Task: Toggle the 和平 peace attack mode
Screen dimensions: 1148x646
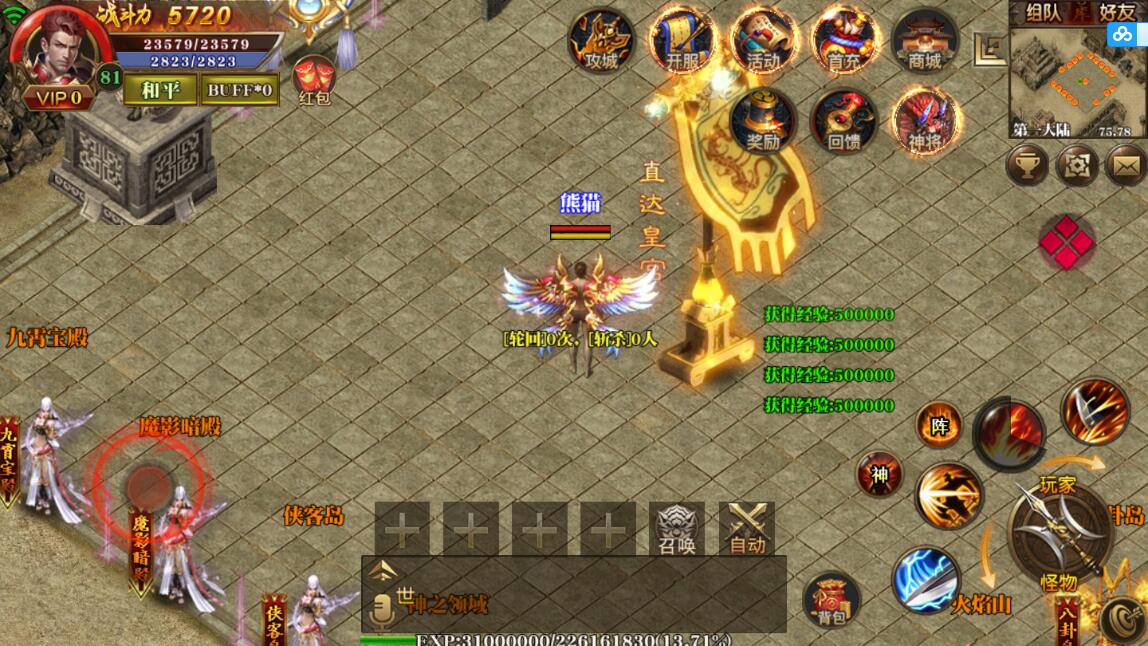Action: click(x=160, y=90)
